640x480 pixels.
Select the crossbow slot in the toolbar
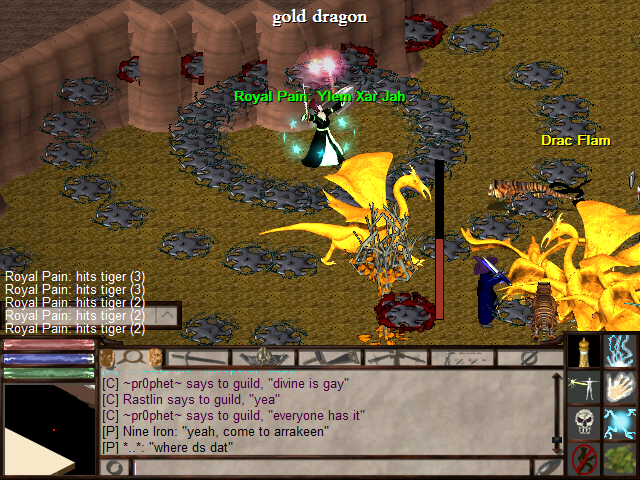coord(393,357)
